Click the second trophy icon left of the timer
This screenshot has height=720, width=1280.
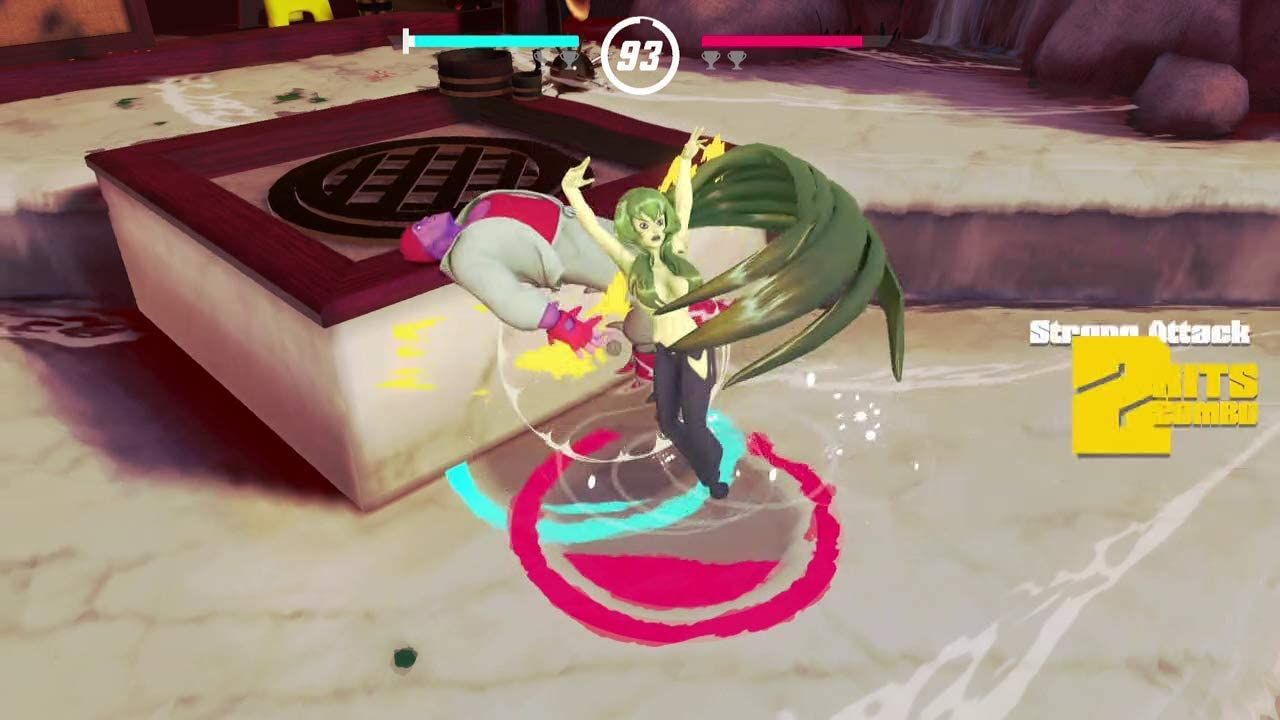coord(569,60)
